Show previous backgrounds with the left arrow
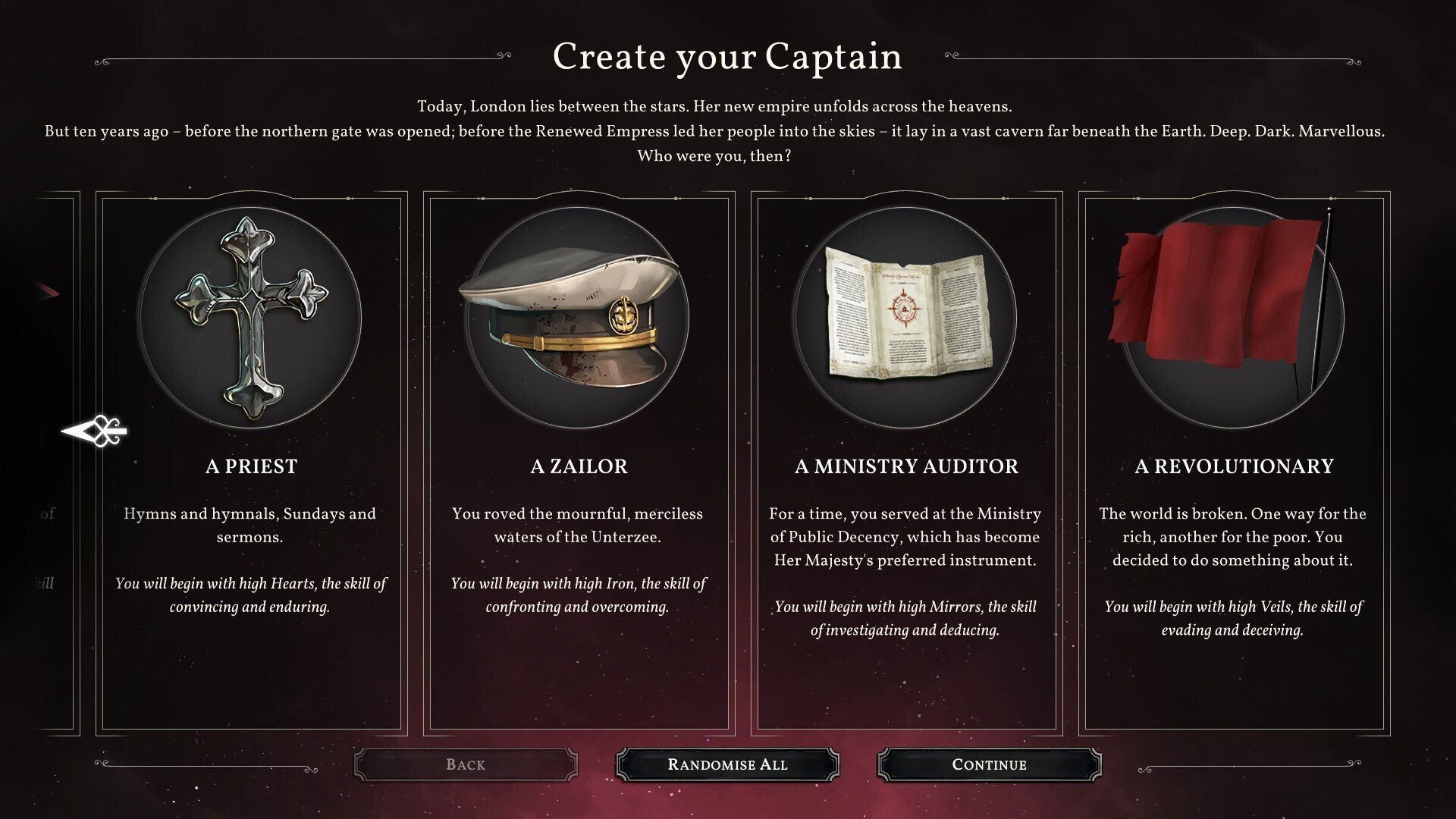The height and width of the screenshot is (819, 1456). (x=95, y=431)
